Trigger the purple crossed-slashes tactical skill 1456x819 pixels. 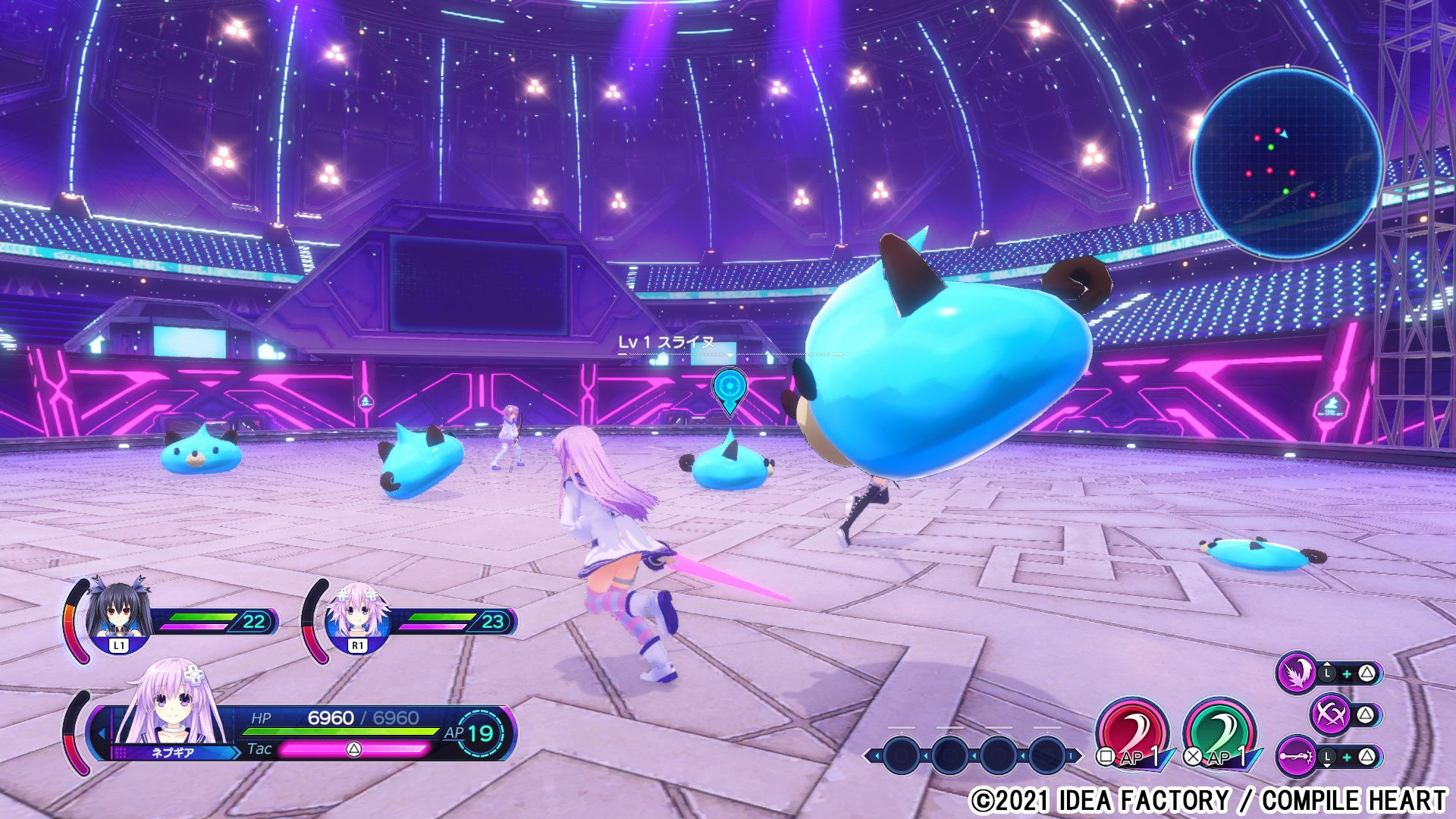pos(1330,714)
